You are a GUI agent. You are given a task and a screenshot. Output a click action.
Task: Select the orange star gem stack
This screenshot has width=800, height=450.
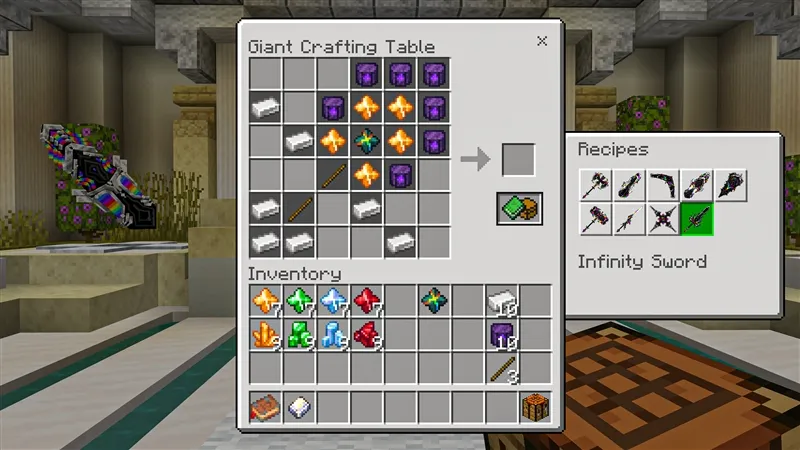[x=265, y=301]
